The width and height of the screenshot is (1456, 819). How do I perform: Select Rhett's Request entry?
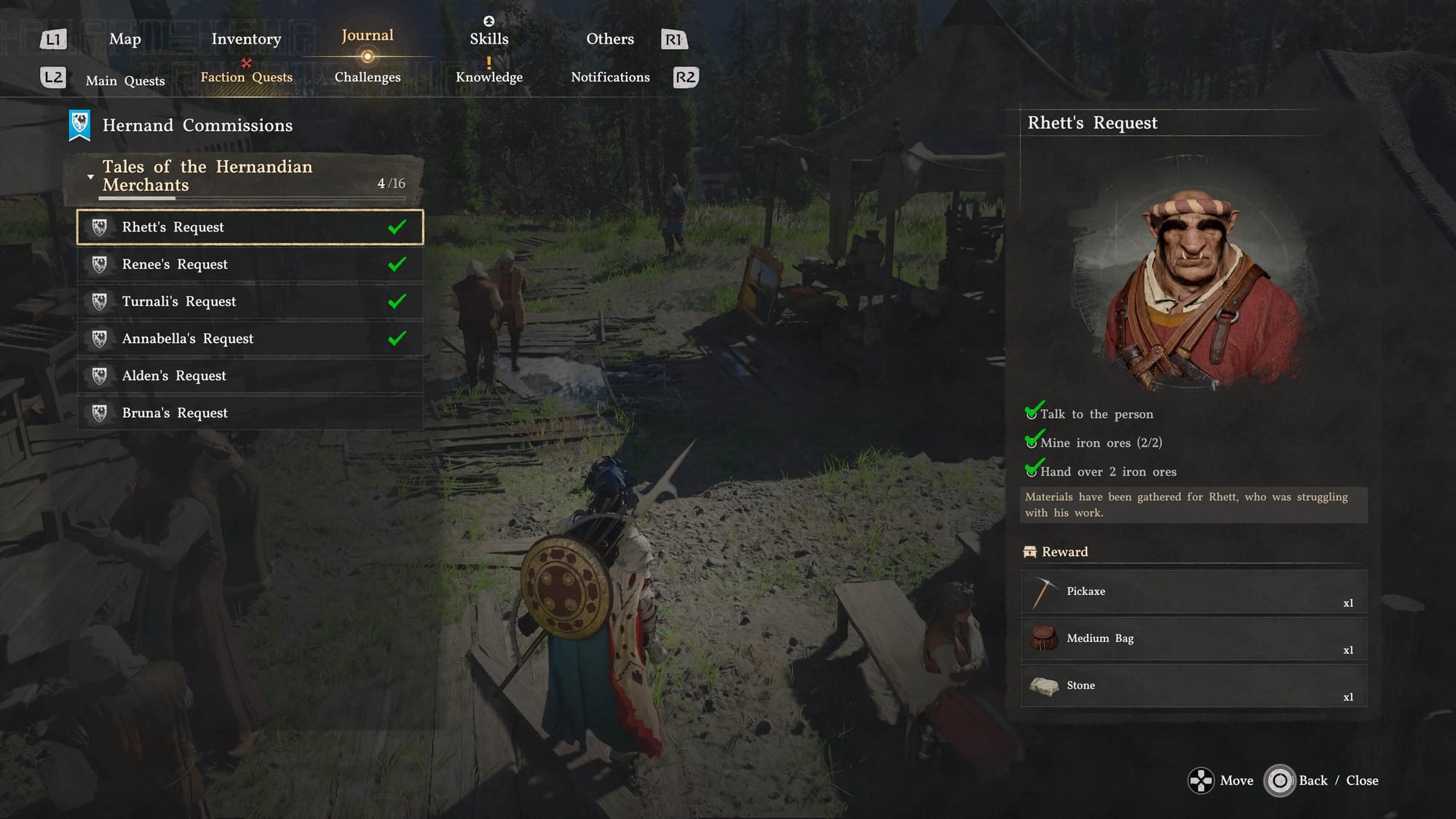pyautogui.click(x=250, y=227)
